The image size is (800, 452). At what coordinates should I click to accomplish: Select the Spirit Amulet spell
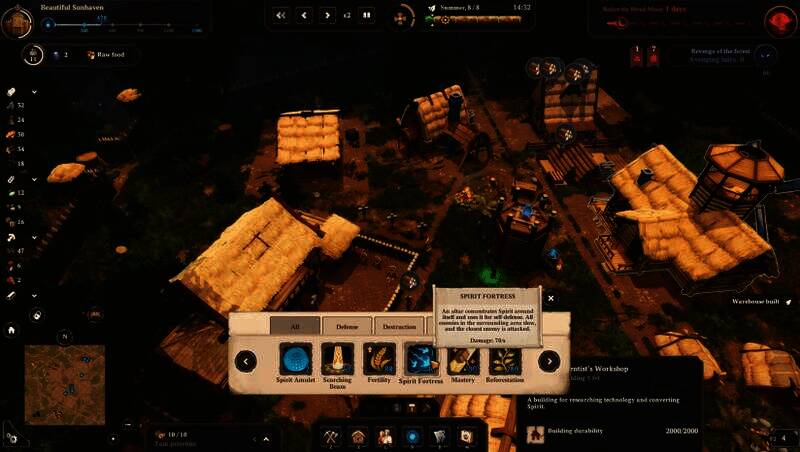296,360
